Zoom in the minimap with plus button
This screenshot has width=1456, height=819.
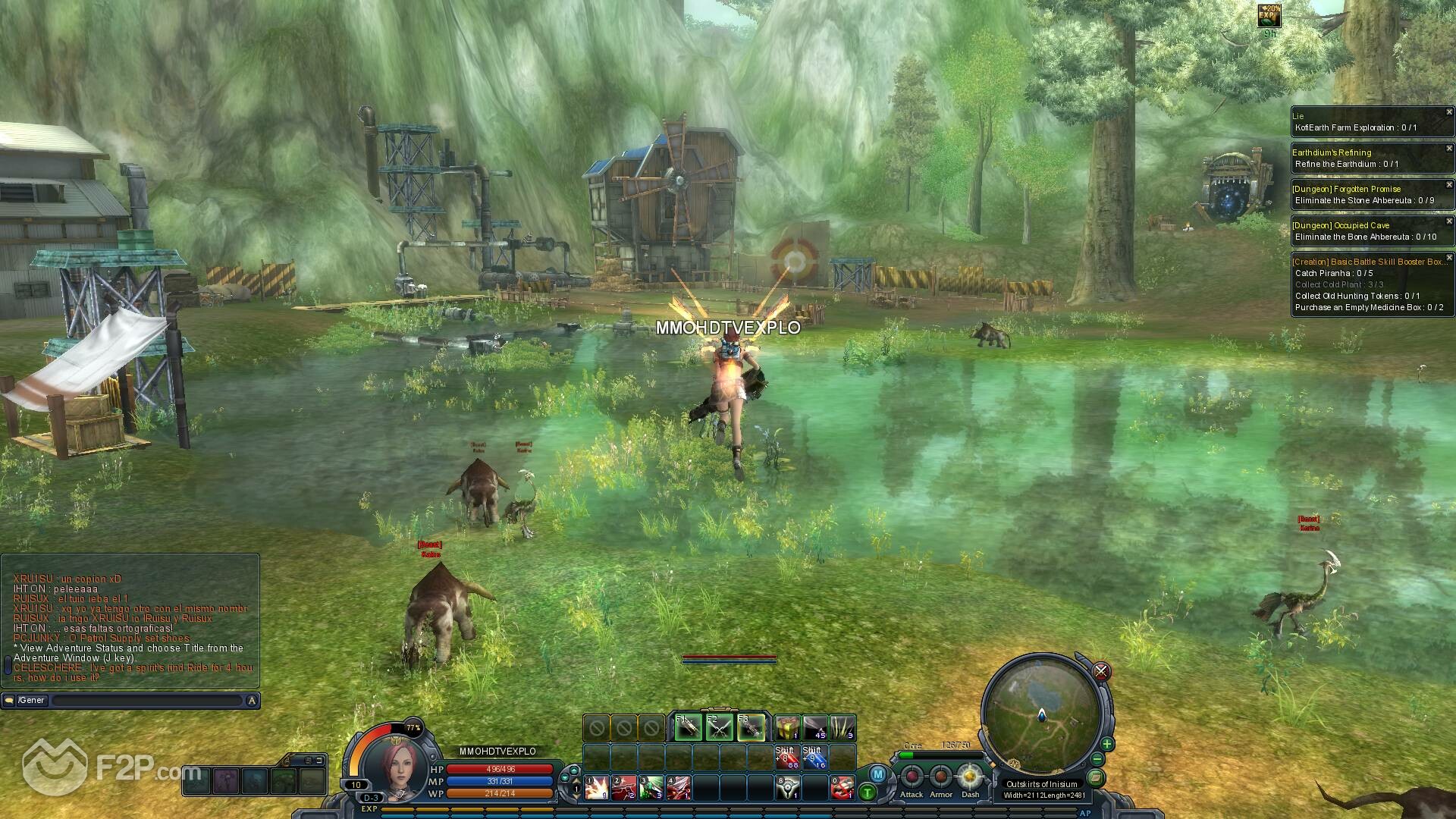[x=1107, y=744]
